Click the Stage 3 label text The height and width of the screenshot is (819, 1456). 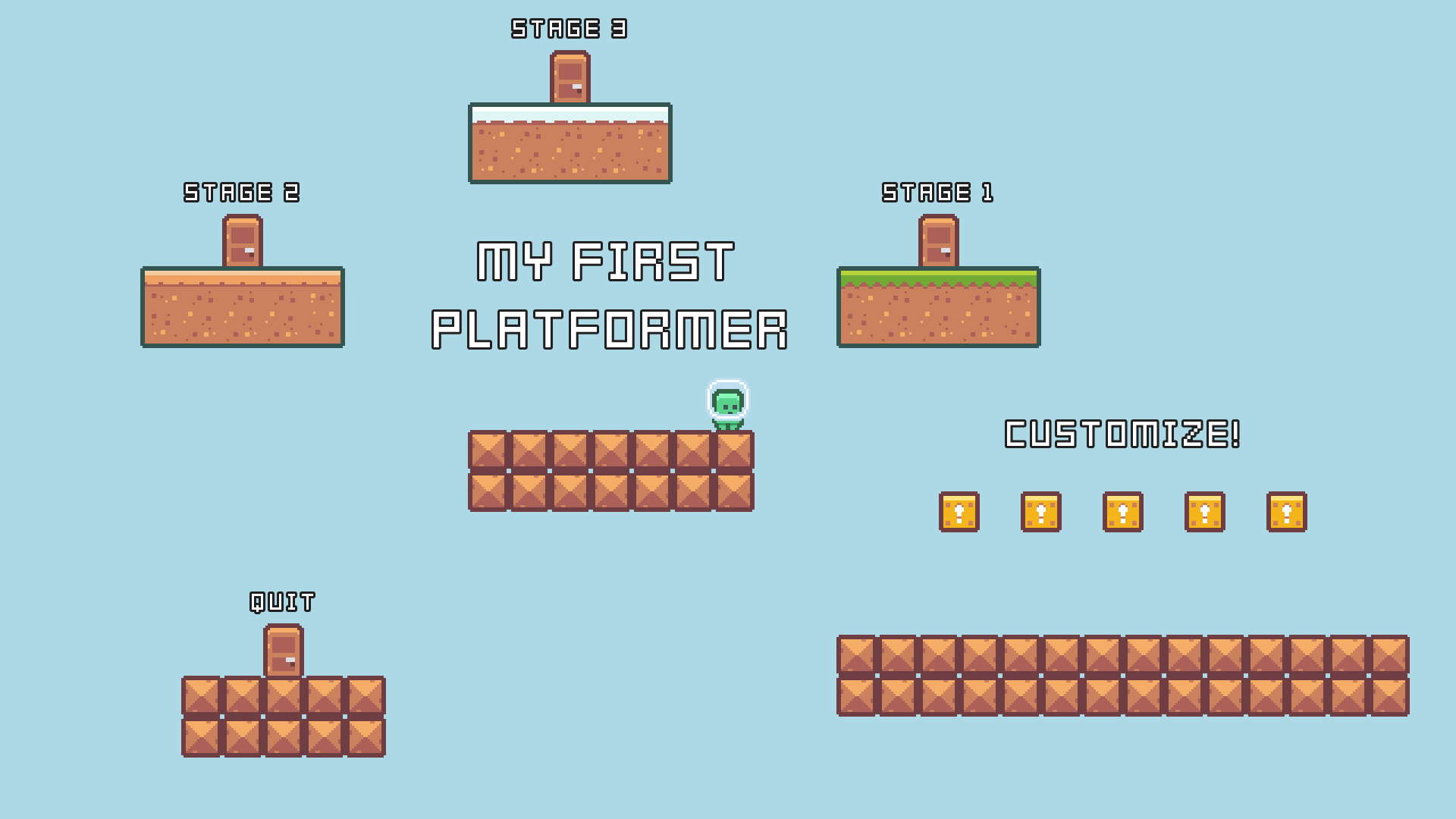click(x=569, y=29)
